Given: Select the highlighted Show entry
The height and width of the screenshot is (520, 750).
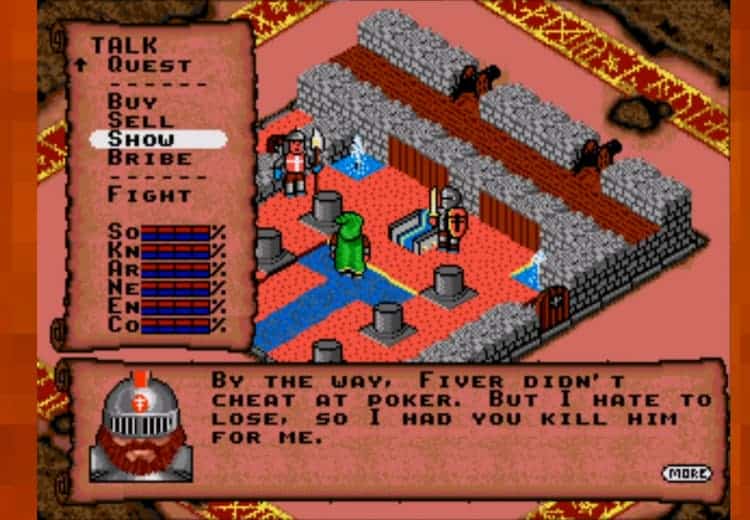Looking at the screenshot, I should [141, 140].
